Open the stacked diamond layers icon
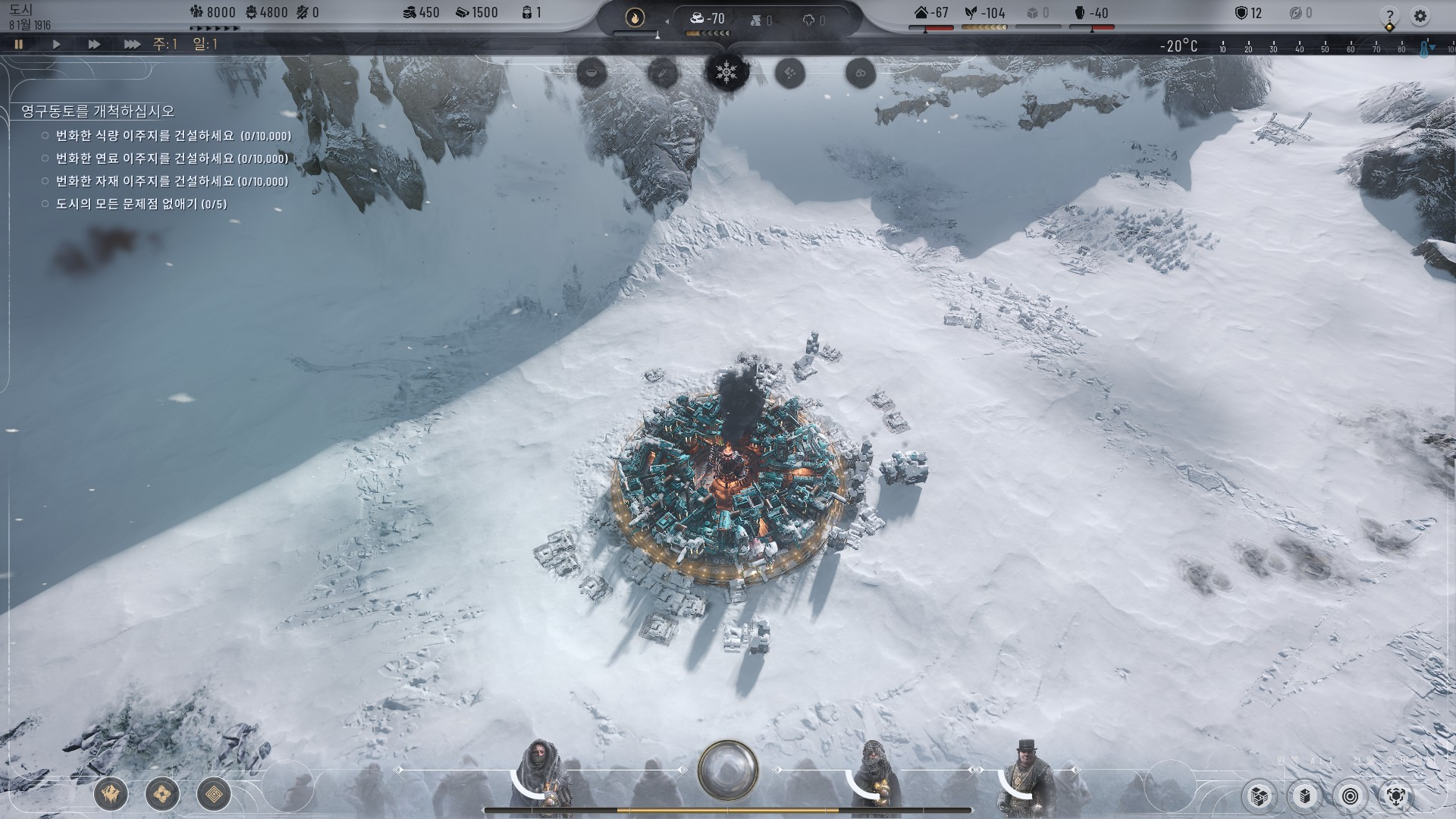The height and width of the screenshot is (819, 1456). point(214,795)
